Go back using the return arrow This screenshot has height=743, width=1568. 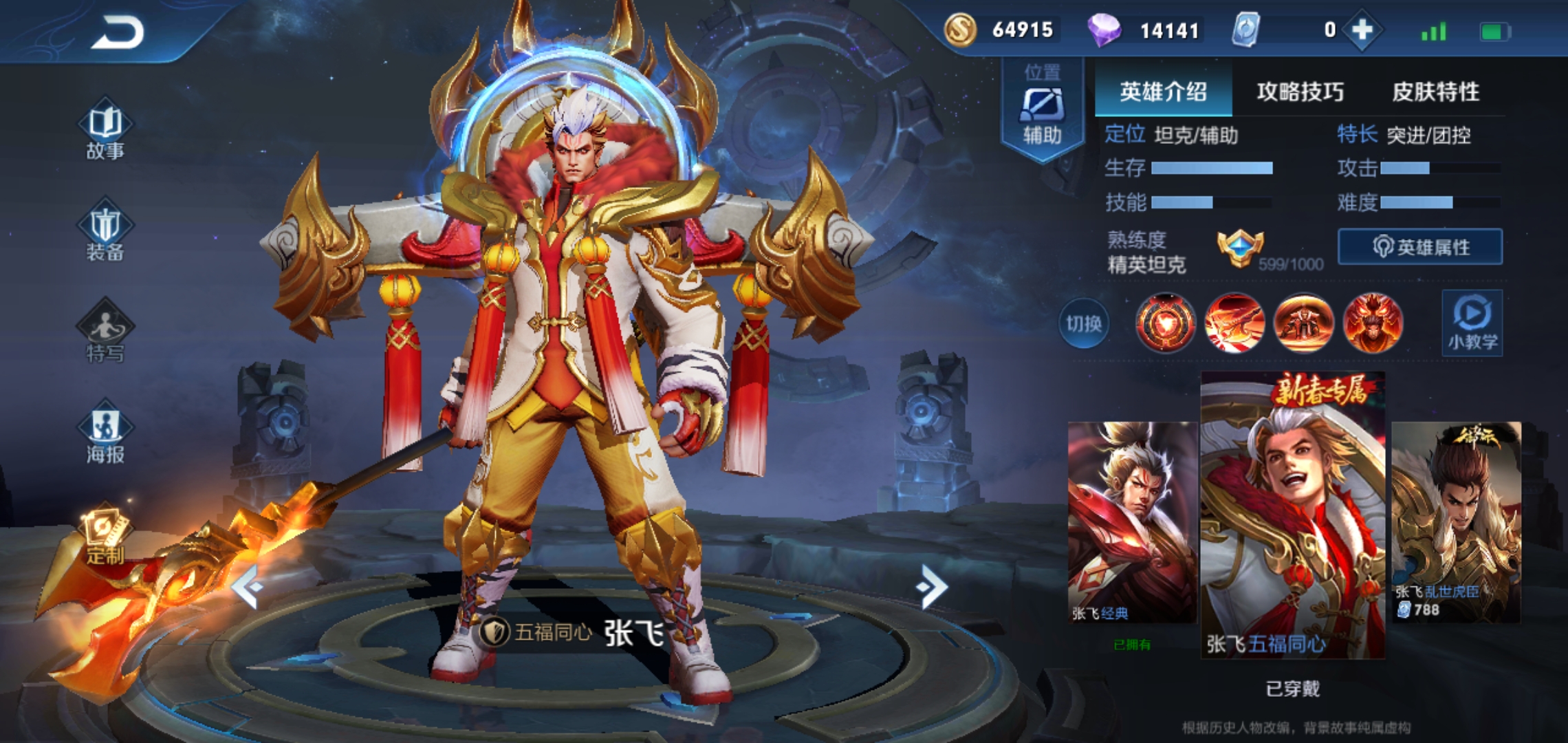pyautogui.click(x=118, y=32)
